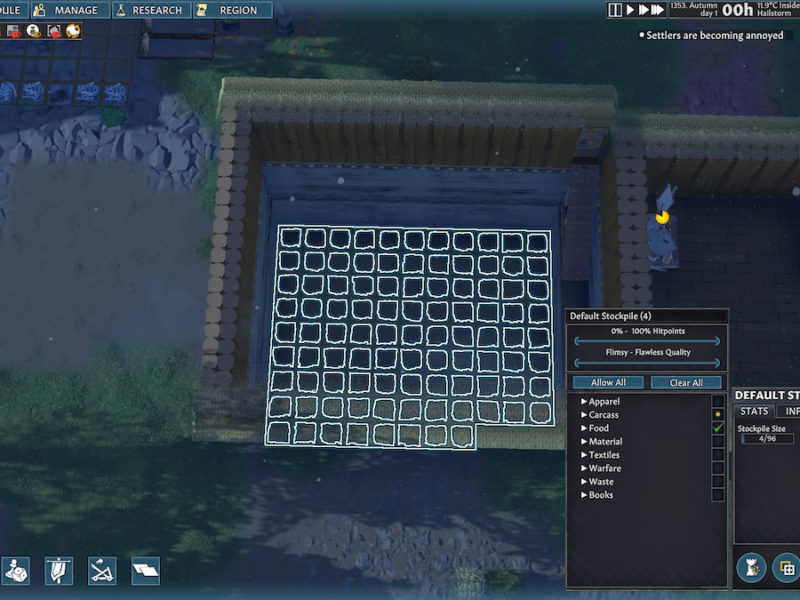
Task: Click the 'Settlers are becoming annoyed' alert
Action: coord(714,36)
